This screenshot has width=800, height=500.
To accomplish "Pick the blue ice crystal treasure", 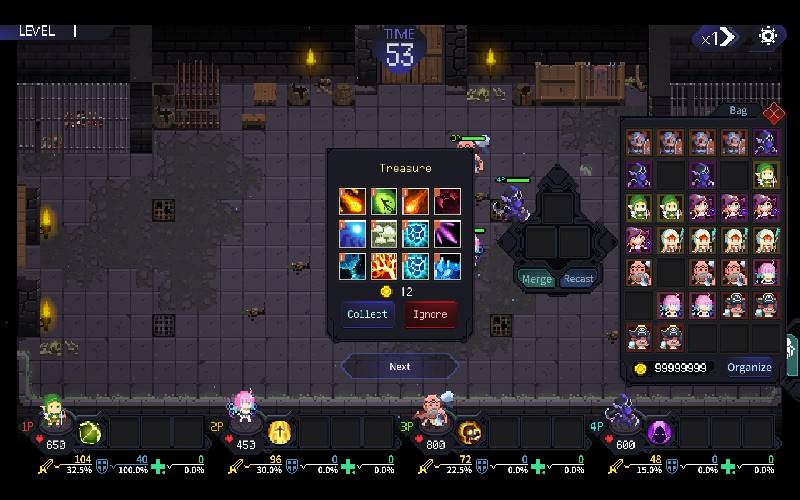I will (x=447, y=266).
